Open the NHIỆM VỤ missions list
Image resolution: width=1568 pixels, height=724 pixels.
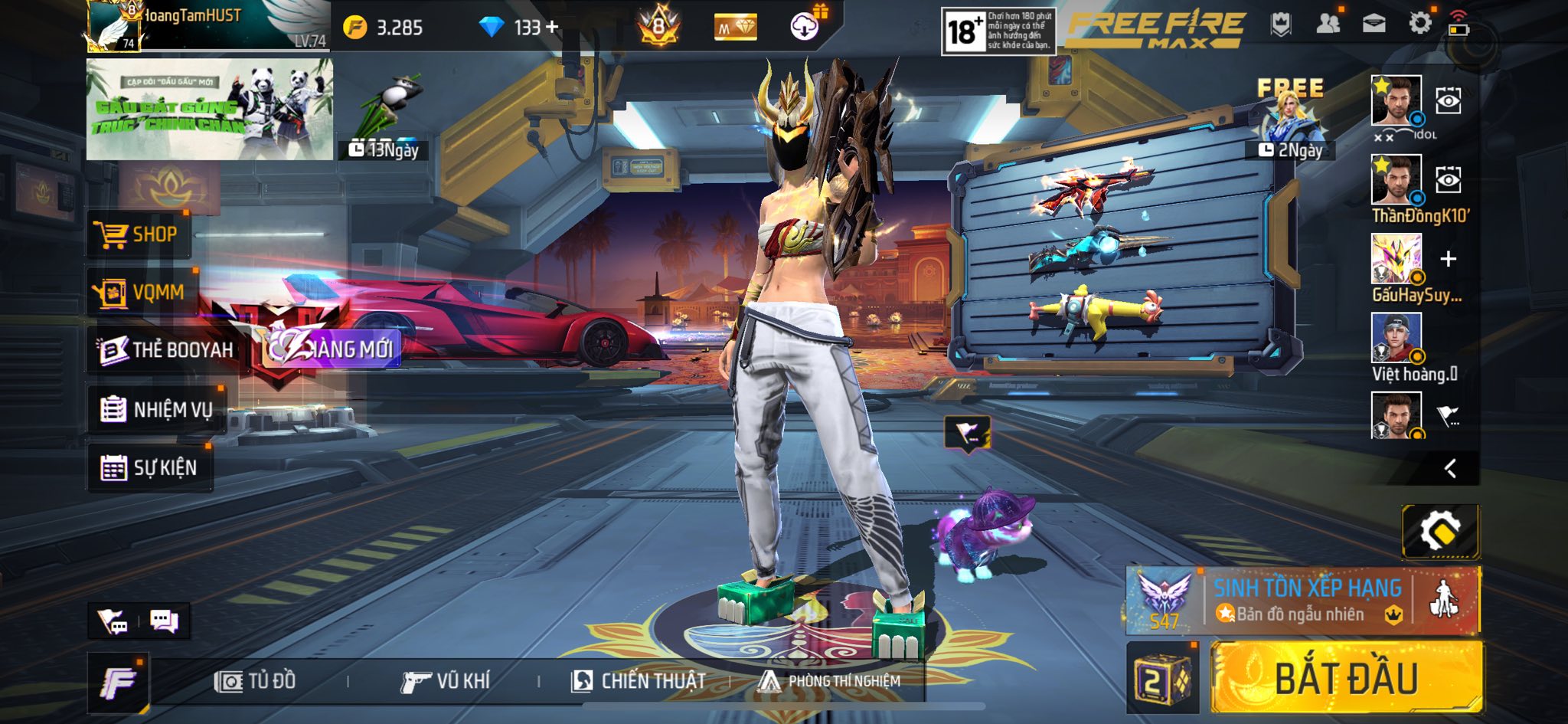tap(157, 410)
